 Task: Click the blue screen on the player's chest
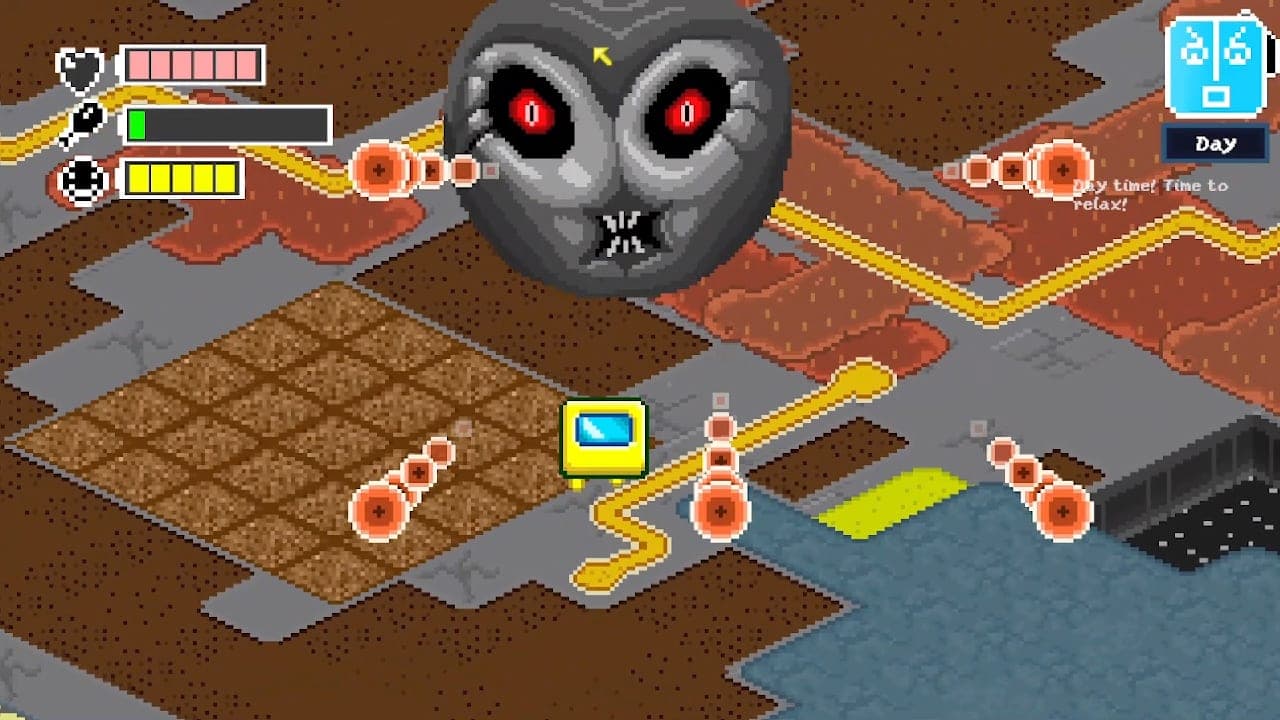(602, 430)
